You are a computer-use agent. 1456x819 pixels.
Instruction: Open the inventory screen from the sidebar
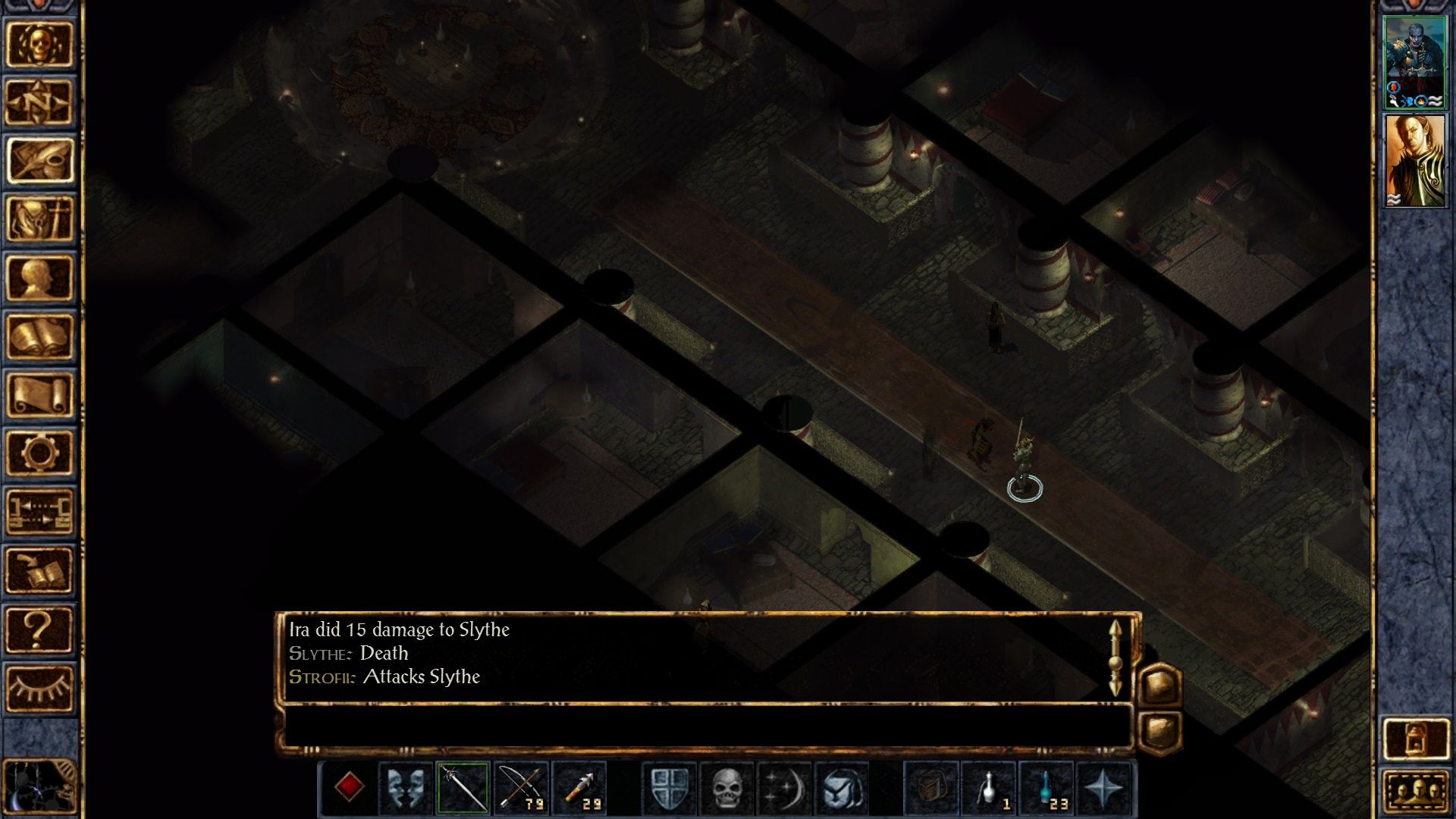[x=39, y=219]
